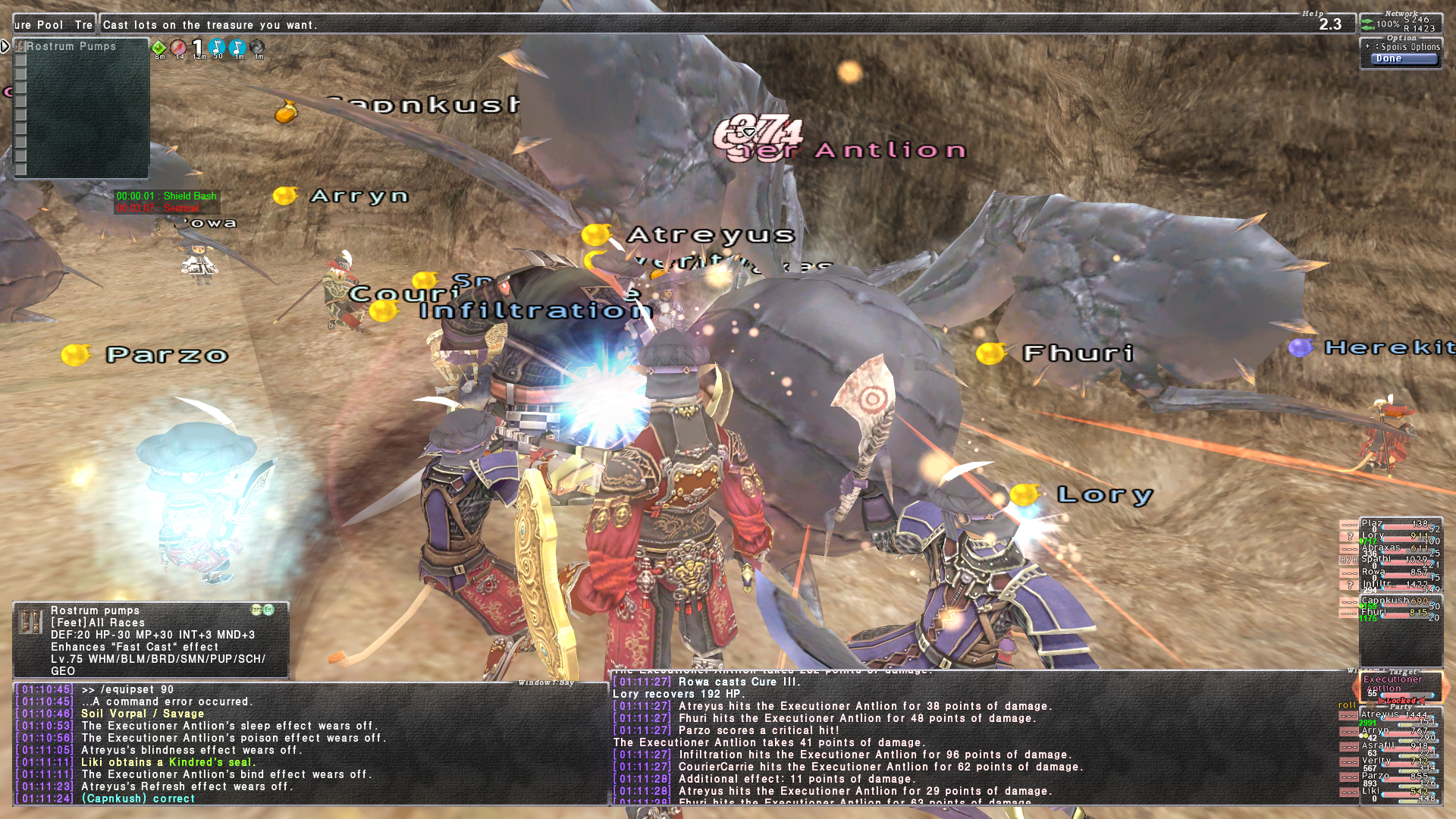Click the Done button in Option window
The height and width of the screenshot is (819, 1456).
pyautogui.click(x=1404, y=59)
